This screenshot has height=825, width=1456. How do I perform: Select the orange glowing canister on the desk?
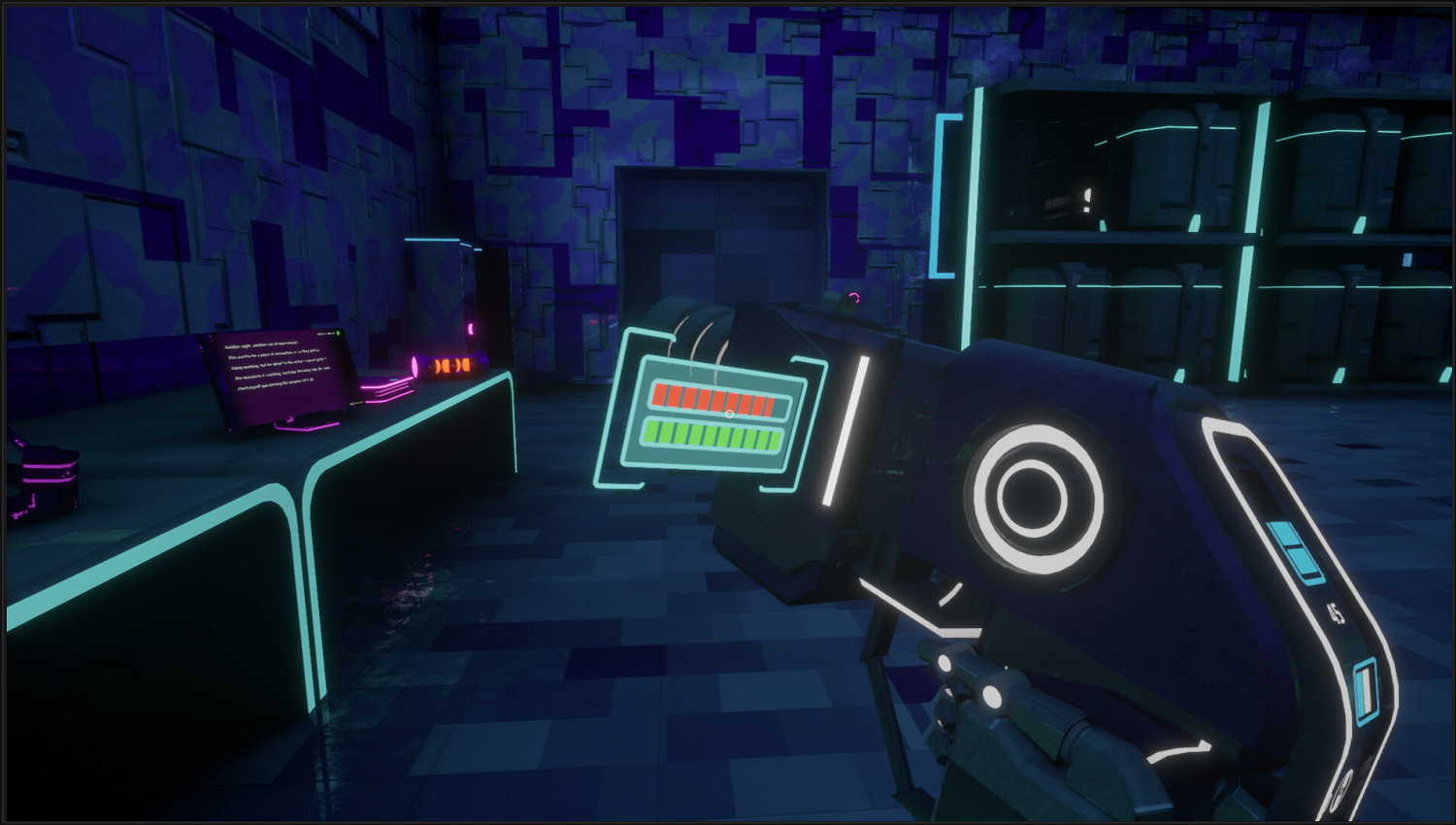click(x=450, y=365)
